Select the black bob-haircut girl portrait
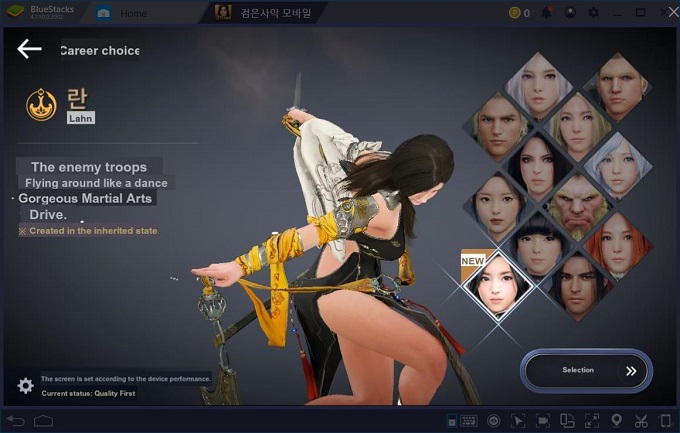 539,243
